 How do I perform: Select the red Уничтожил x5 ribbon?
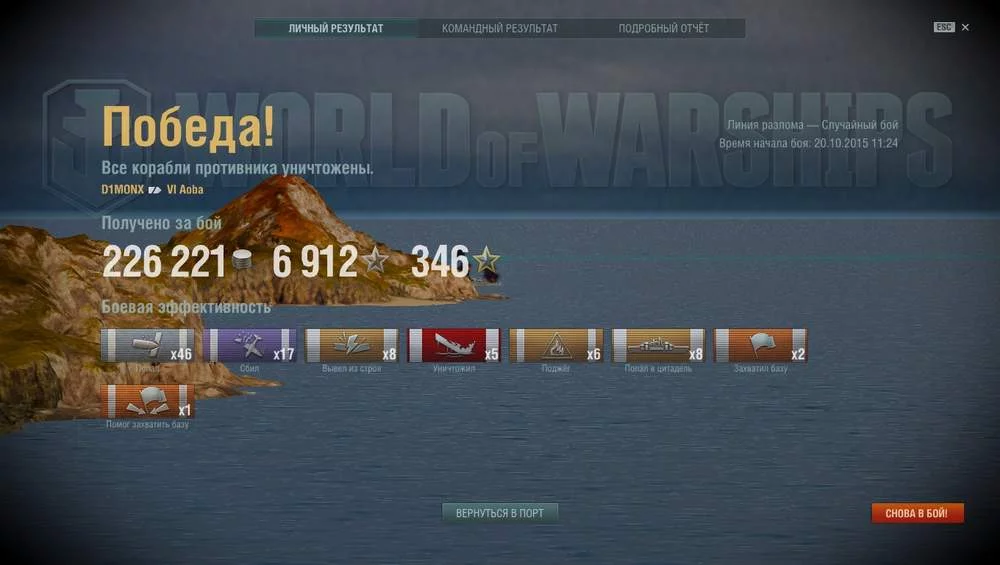[x=454, y=345]
